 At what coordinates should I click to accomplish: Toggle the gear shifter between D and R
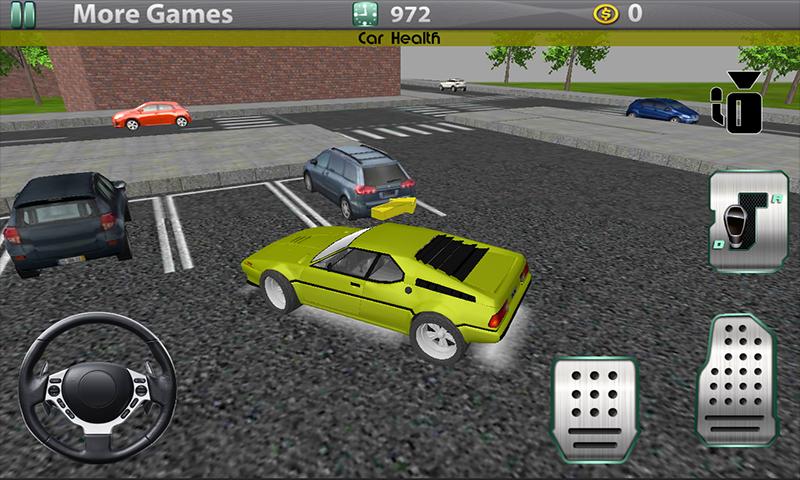(x=742, y=222)
